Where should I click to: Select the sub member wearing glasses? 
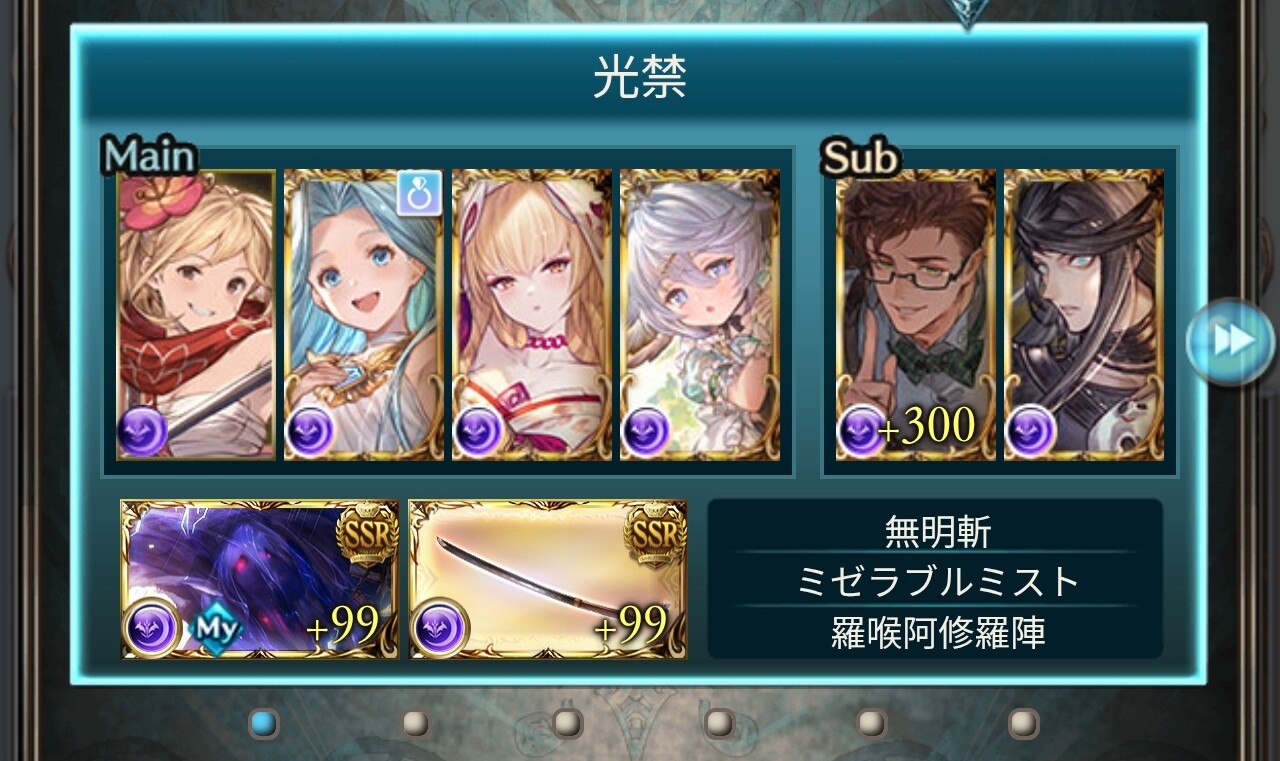(x=915, y=314)
